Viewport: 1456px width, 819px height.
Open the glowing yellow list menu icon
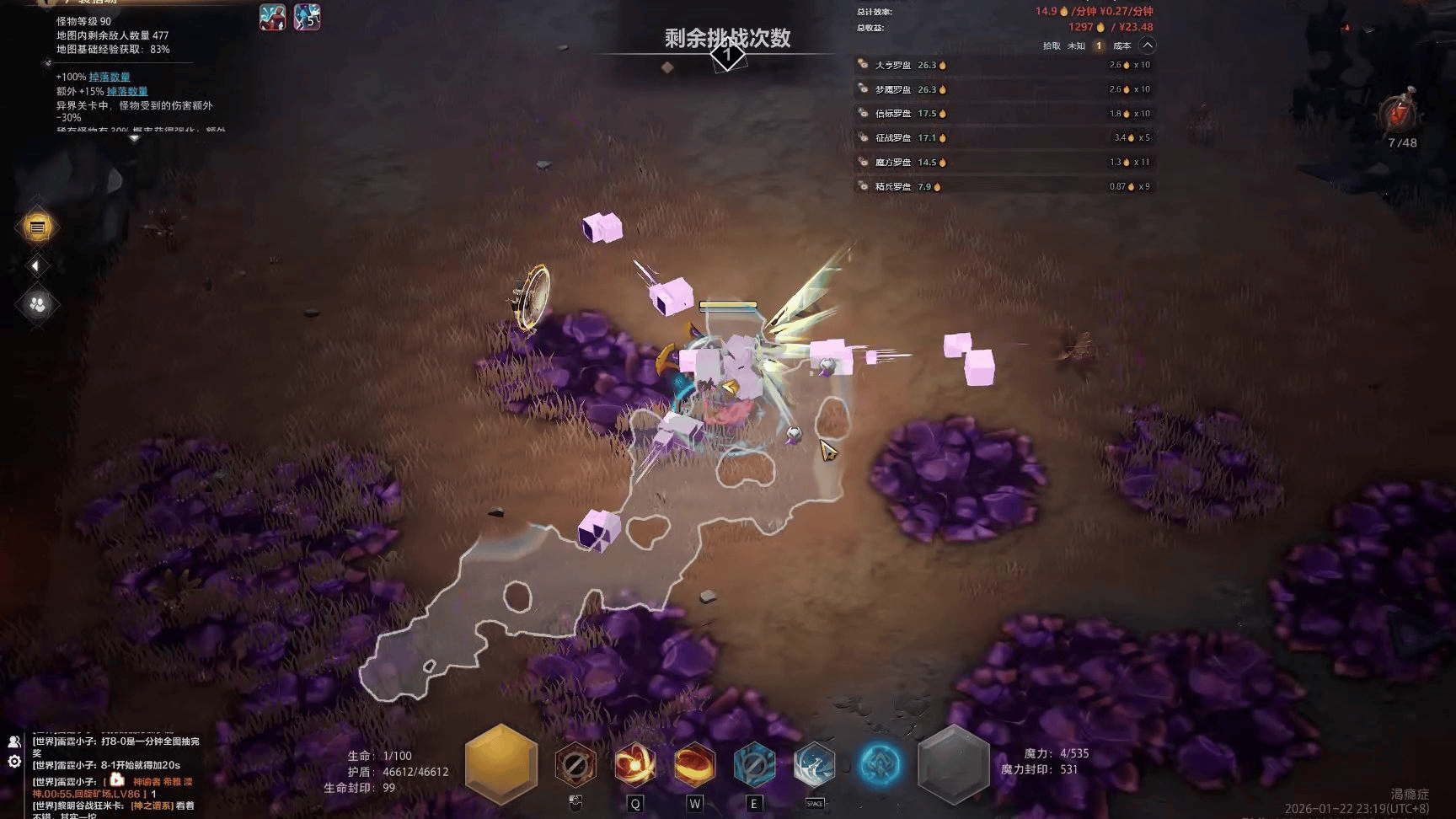tap(37, 227)
